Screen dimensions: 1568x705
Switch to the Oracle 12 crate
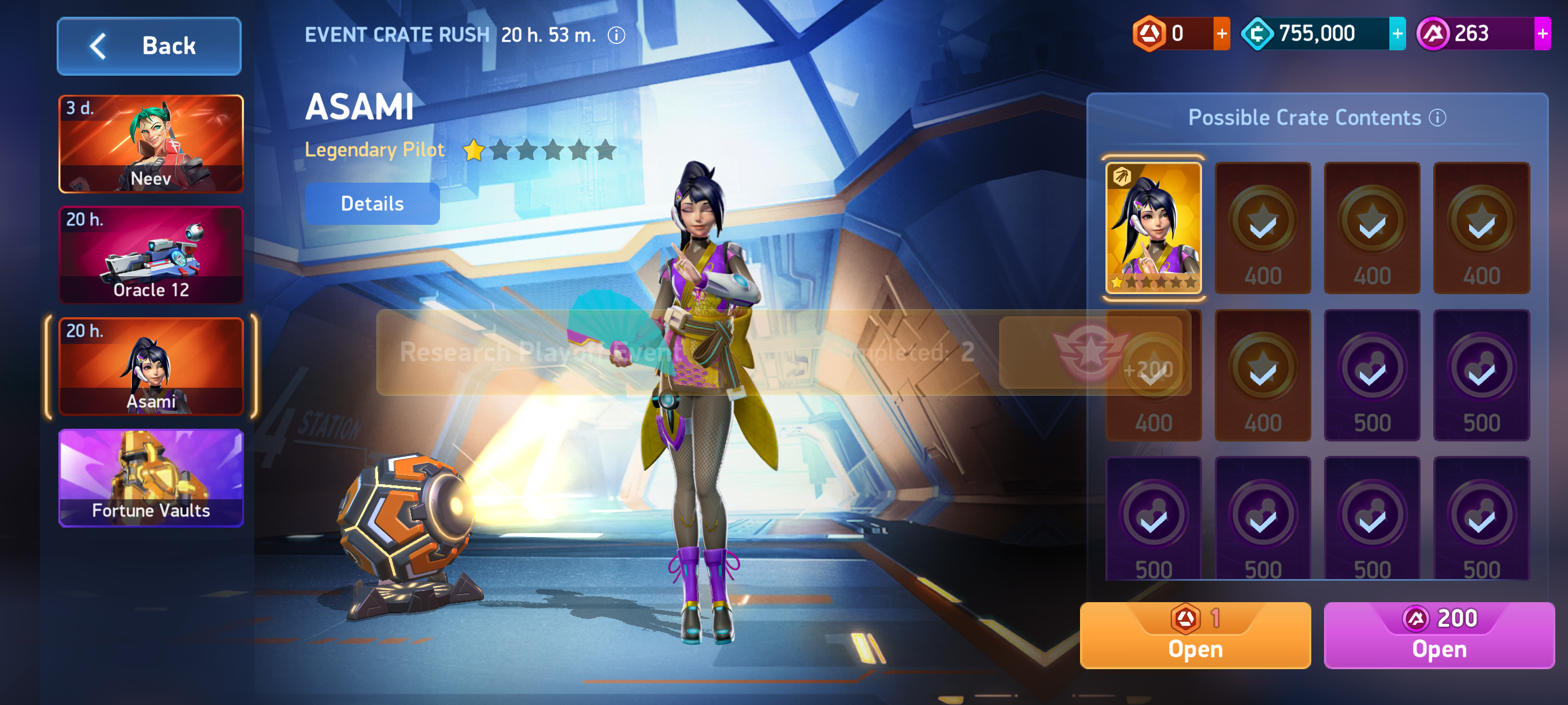[x=151, y=255]
